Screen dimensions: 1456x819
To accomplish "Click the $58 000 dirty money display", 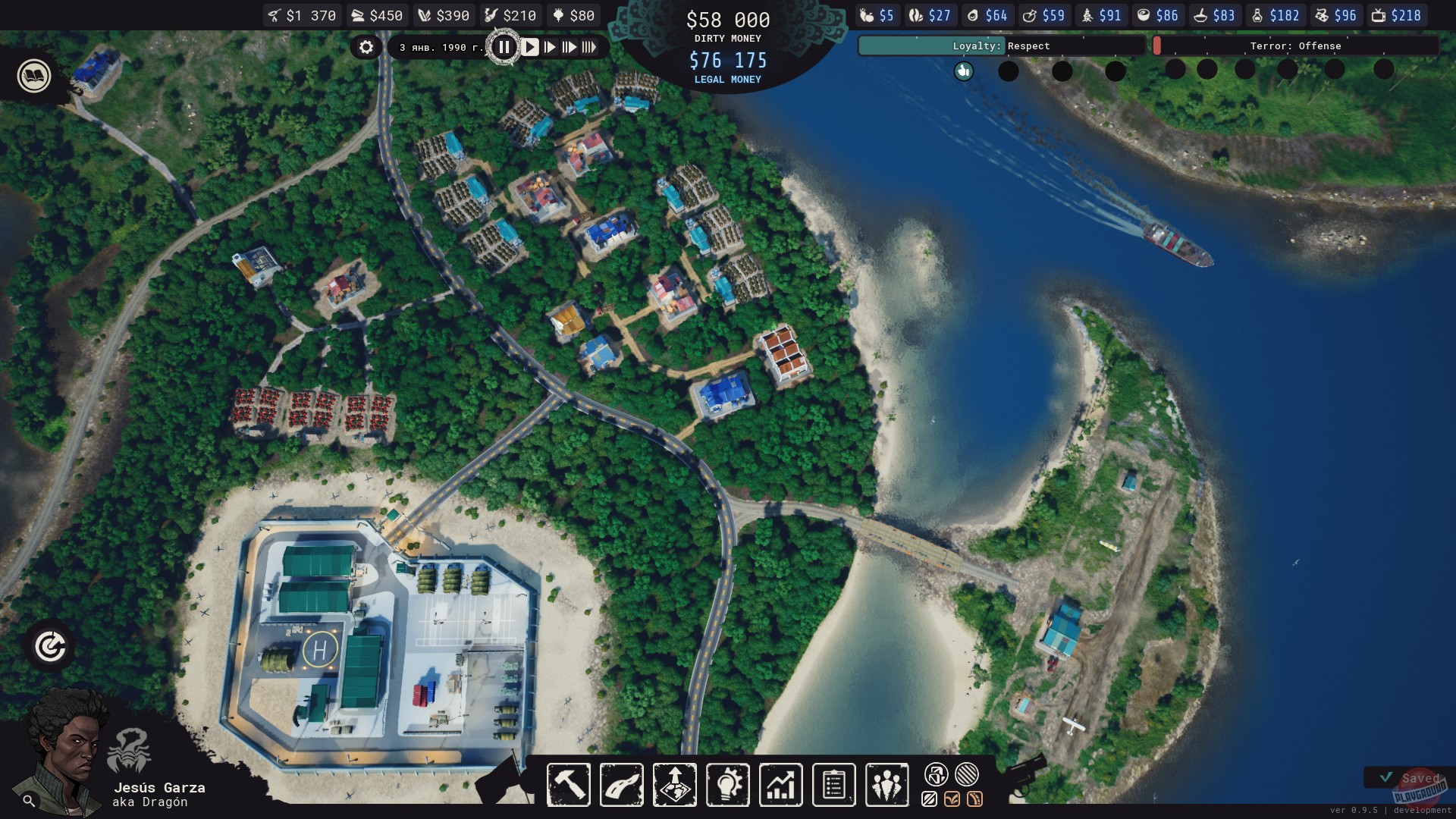I will (x=727, y=21).
